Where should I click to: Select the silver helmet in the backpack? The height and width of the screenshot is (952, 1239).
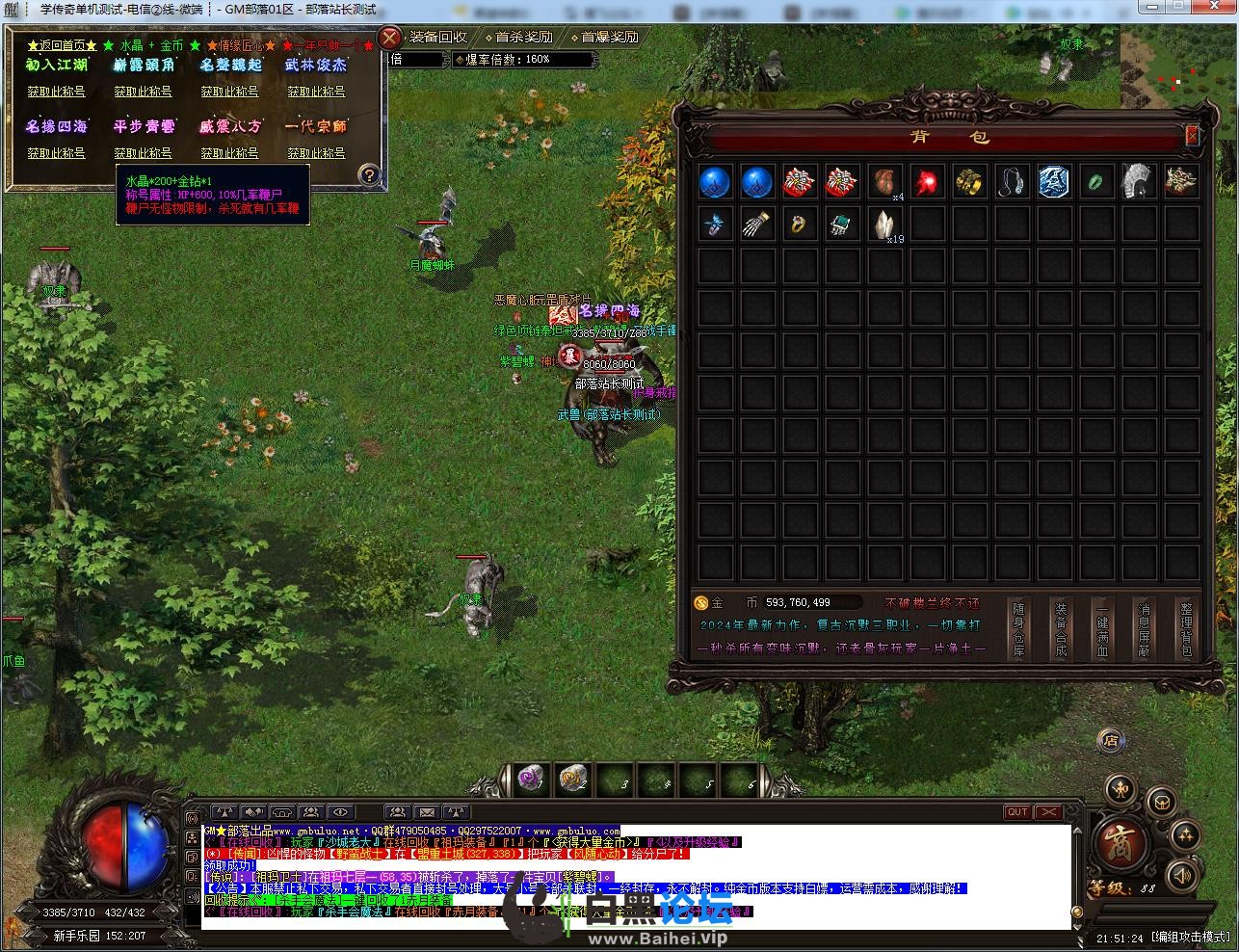(1139, 181)
